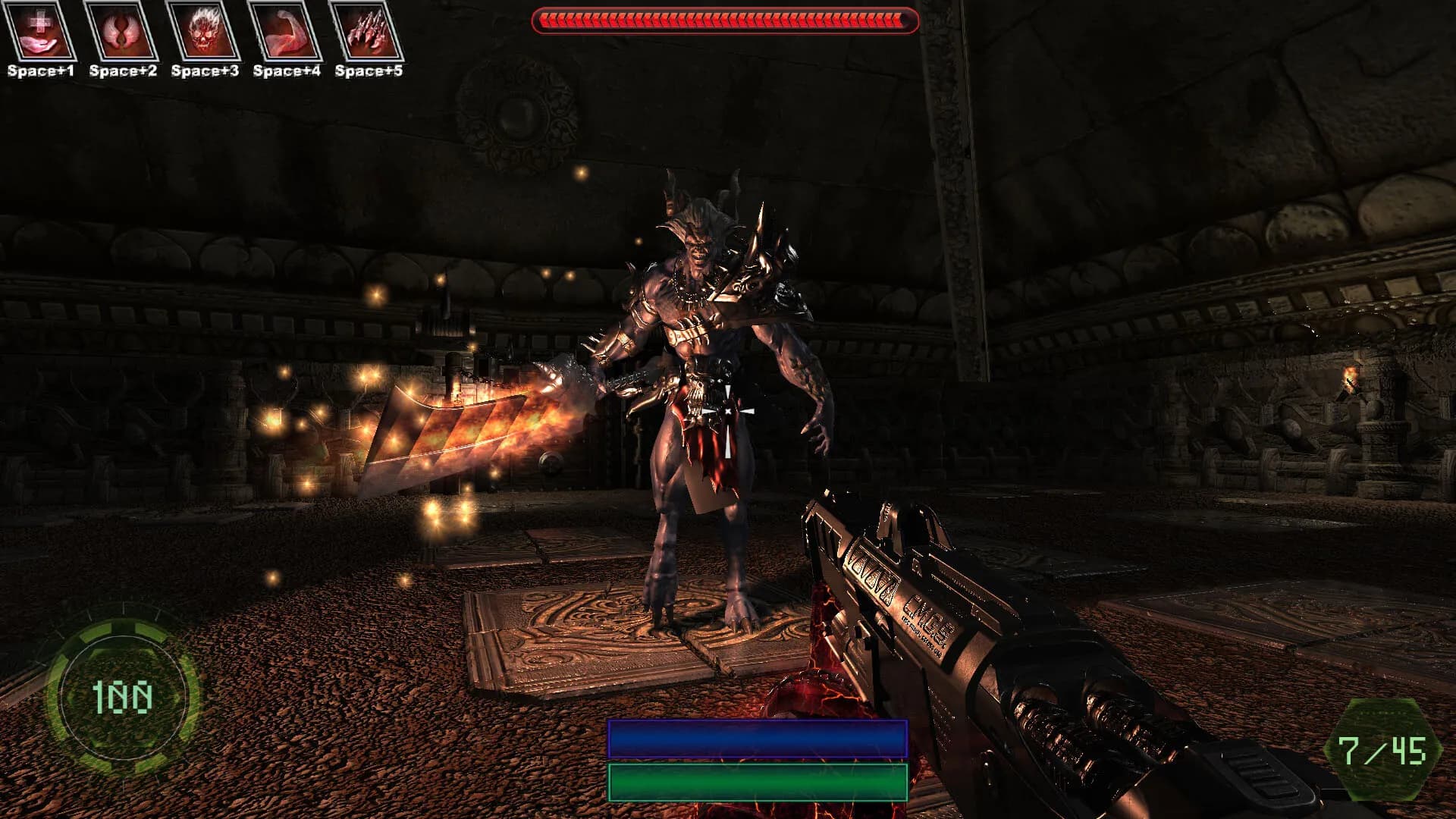Activate the Space+1 healing hand ability icon
This screenshot has width=1456, height=819.
(x=39, y=33)
